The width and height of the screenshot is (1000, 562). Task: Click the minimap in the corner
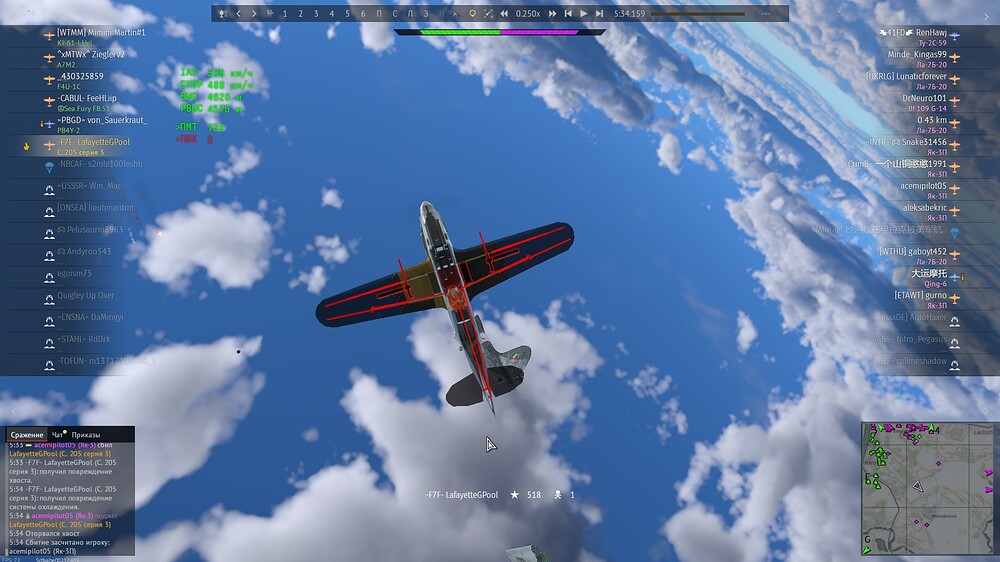928,488
